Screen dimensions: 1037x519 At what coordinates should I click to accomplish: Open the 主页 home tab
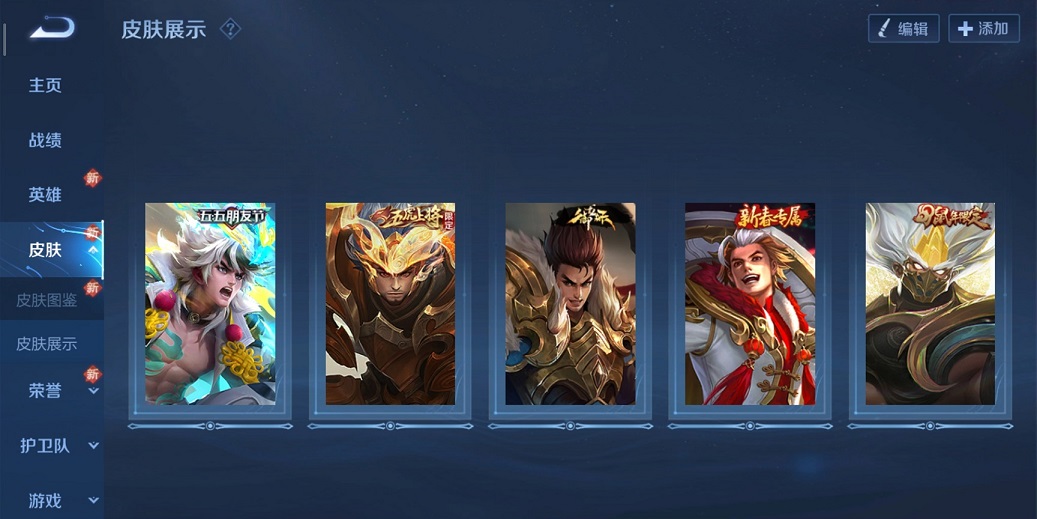tap(45, 86)
